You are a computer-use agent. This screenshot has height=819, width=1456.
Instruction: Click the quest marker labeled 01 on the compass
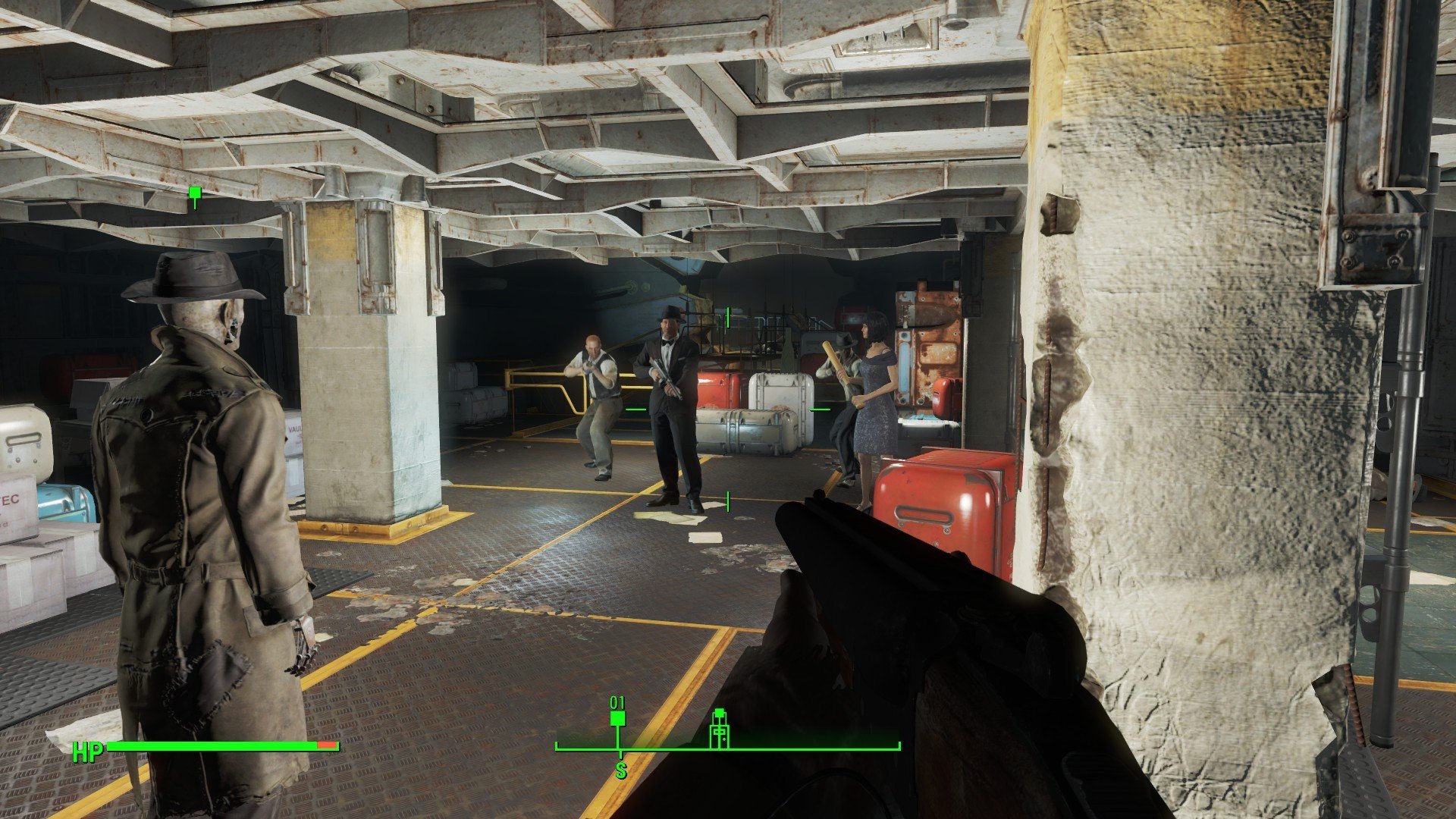point(617,718)
